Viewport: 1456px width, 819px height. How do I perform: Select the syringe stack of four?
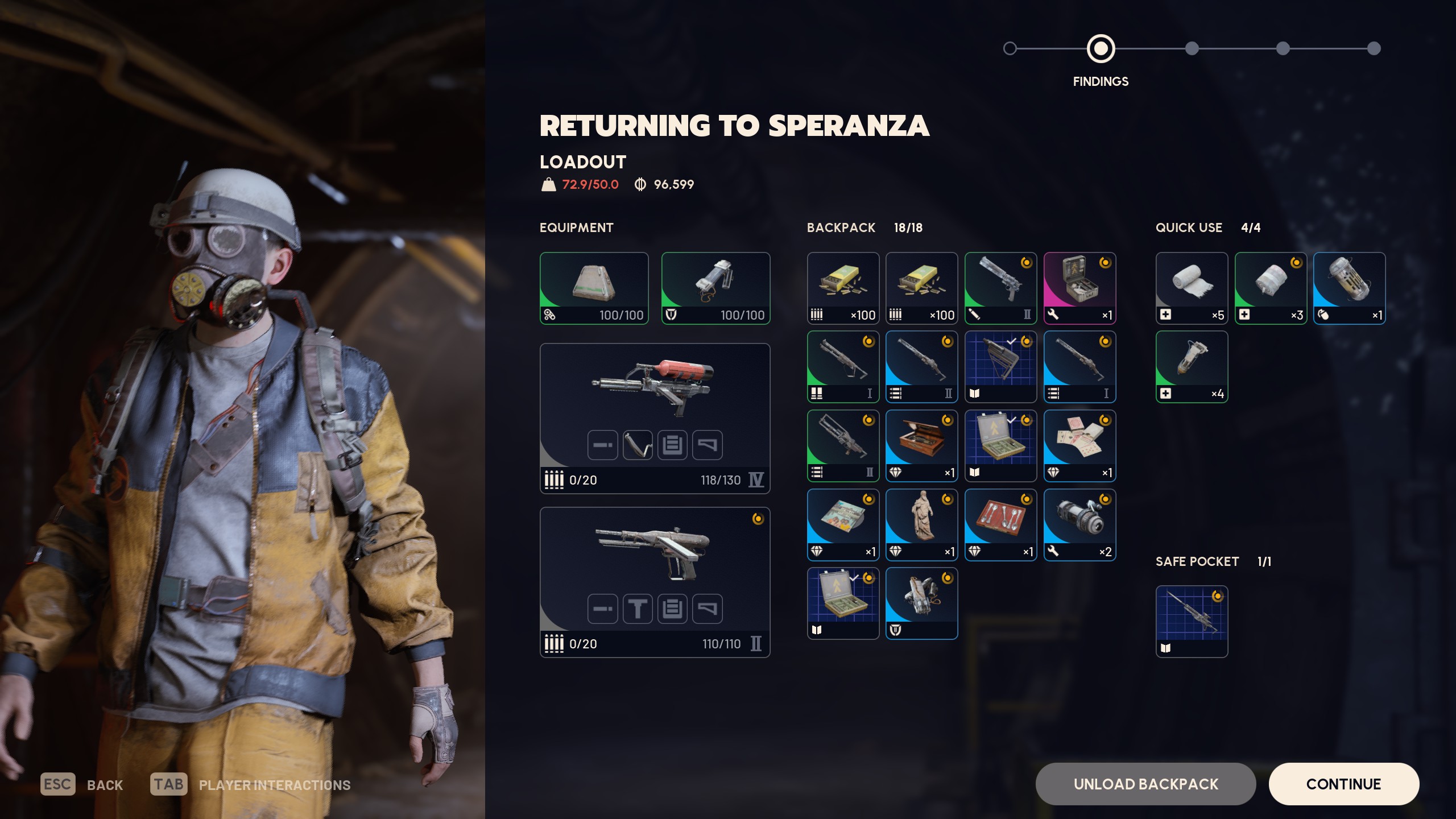[x=1192, y=367]
